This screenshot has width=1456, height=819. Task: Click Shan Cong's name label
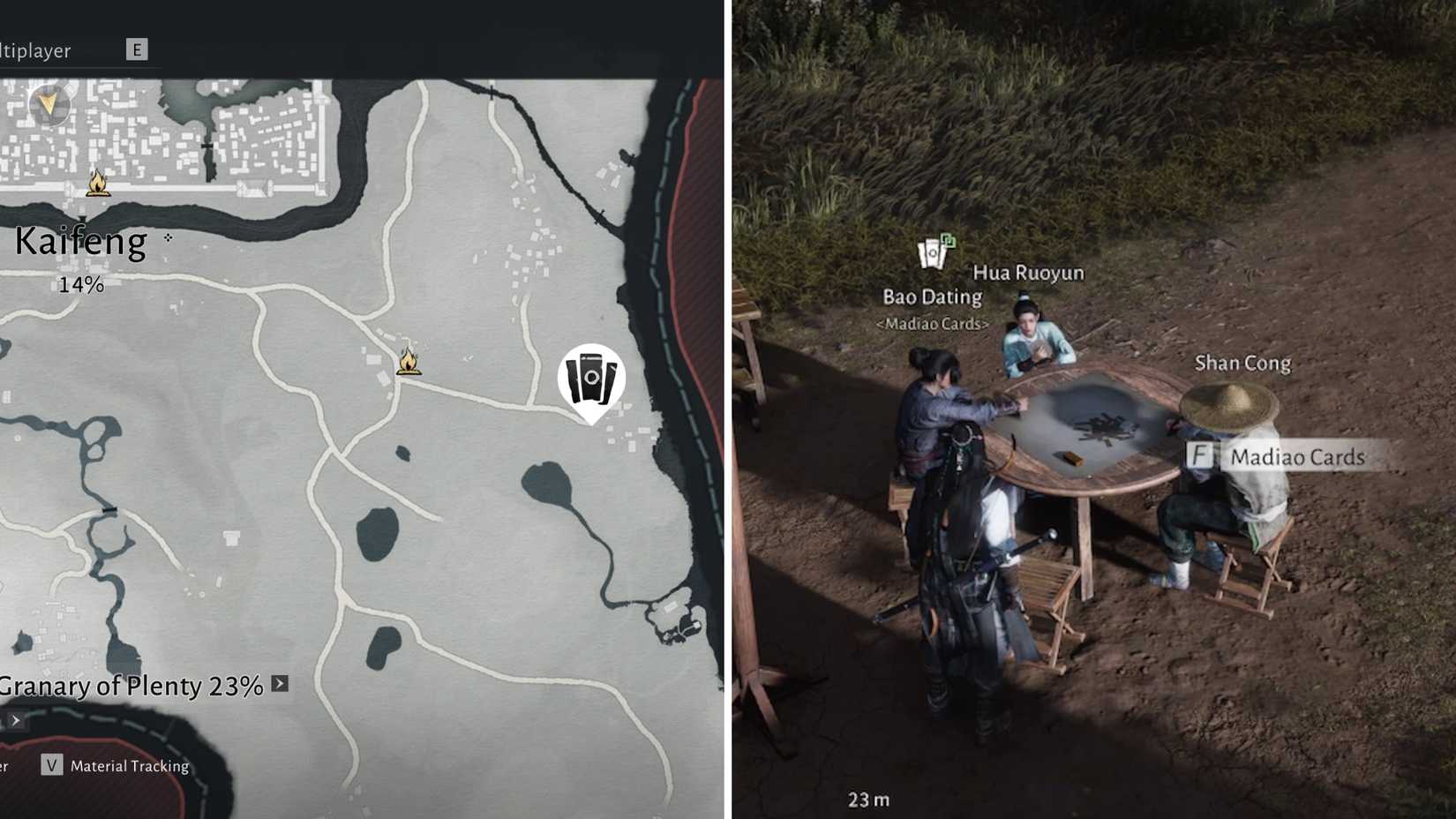[x=1242, y=363]
